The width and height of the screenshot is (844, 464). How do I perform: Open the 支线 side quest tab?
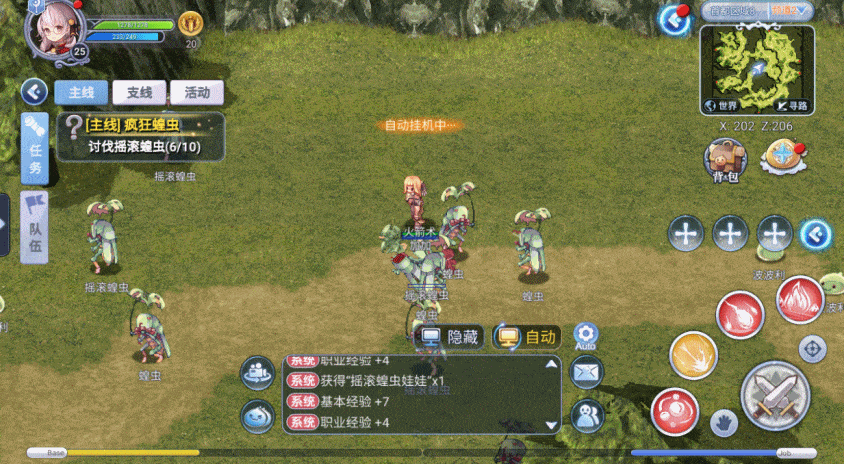tap(139, 92)
